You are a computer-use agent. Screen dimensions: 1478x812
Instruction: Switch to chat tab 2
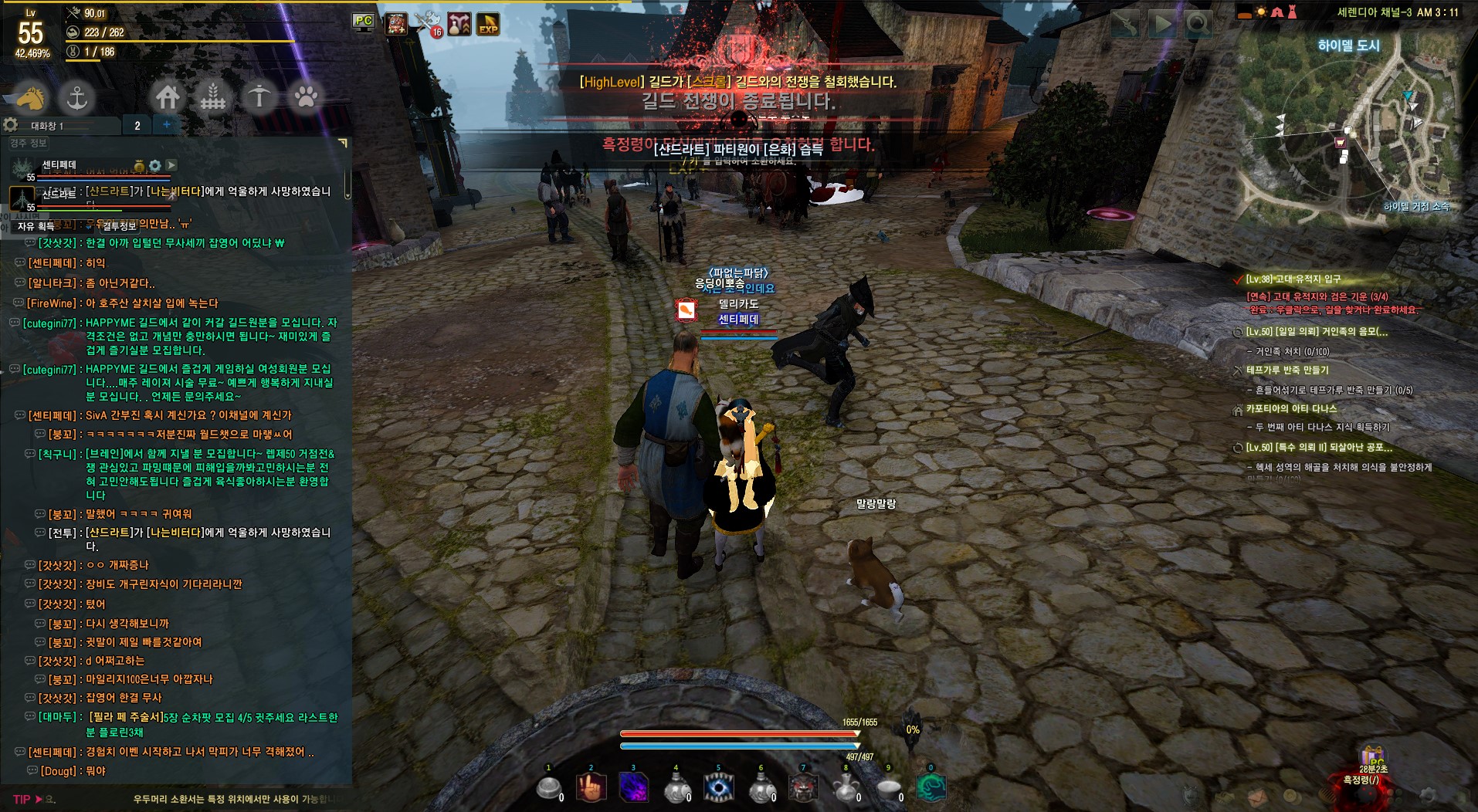(x=137, y=126)
